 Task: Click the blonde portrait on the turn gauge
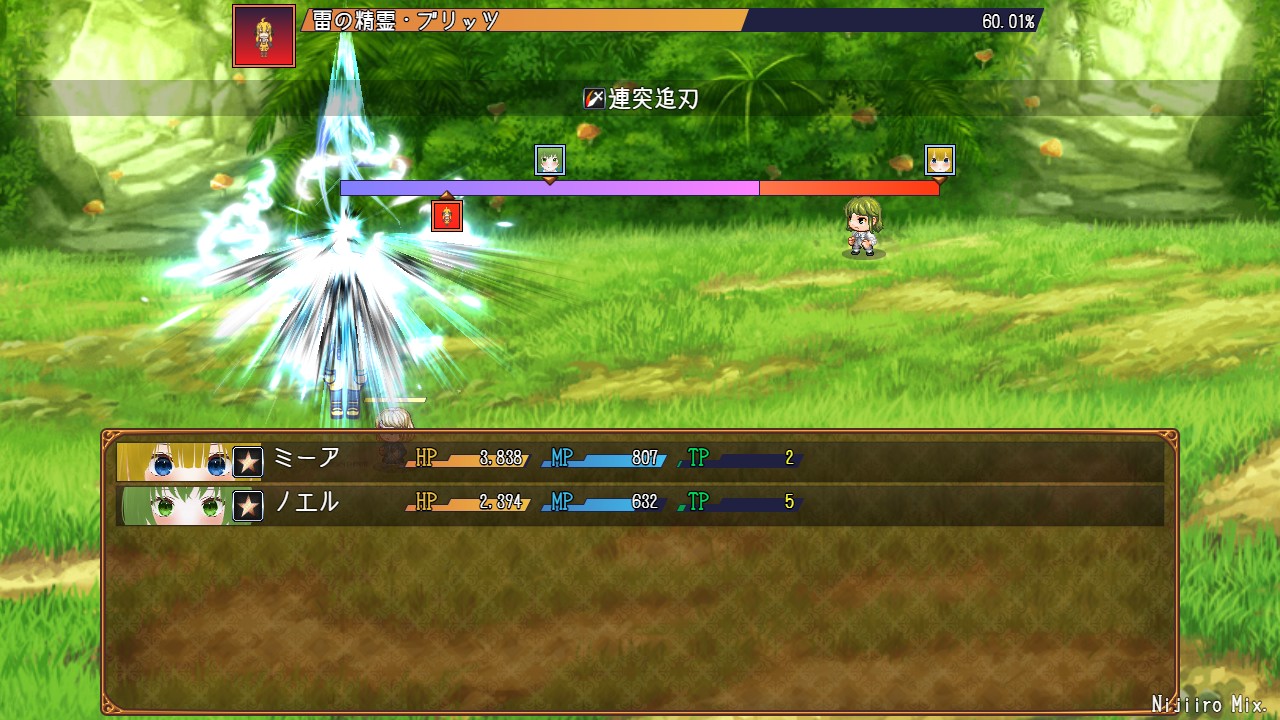[940, 160]
